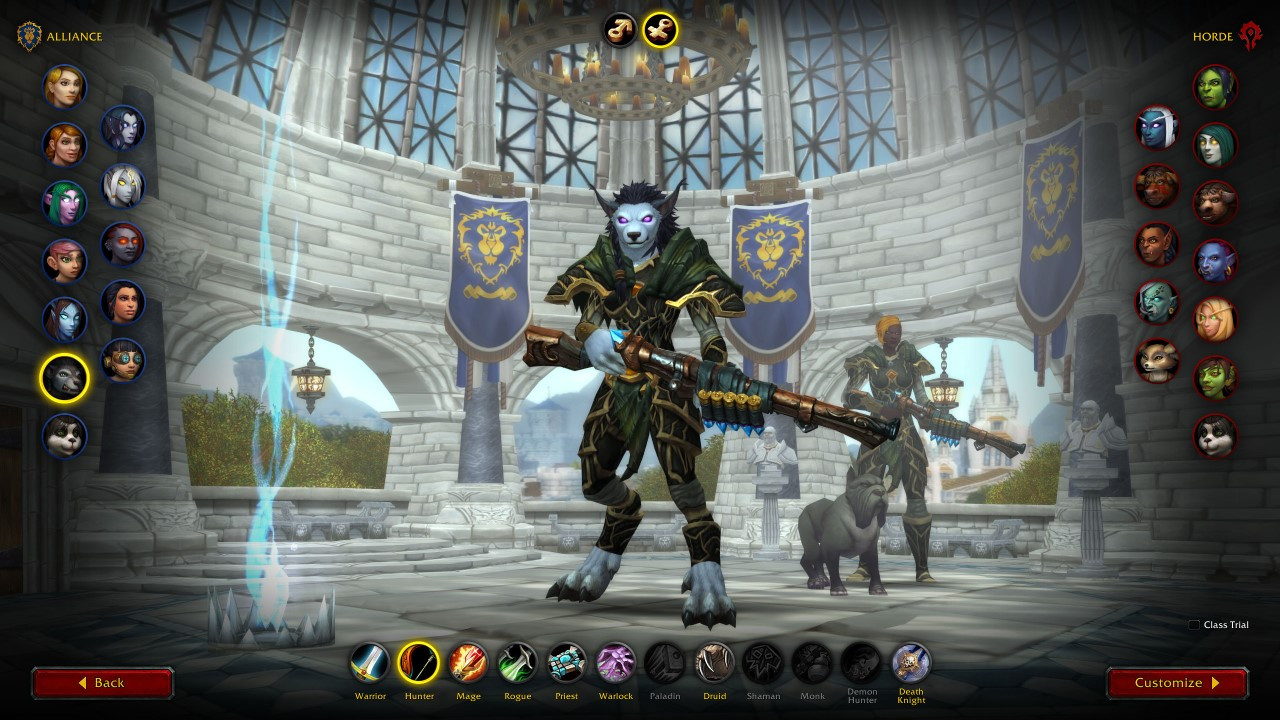Choose the Mage class
This screenshot has width=1280, height=720.
[x=468, y=663]
